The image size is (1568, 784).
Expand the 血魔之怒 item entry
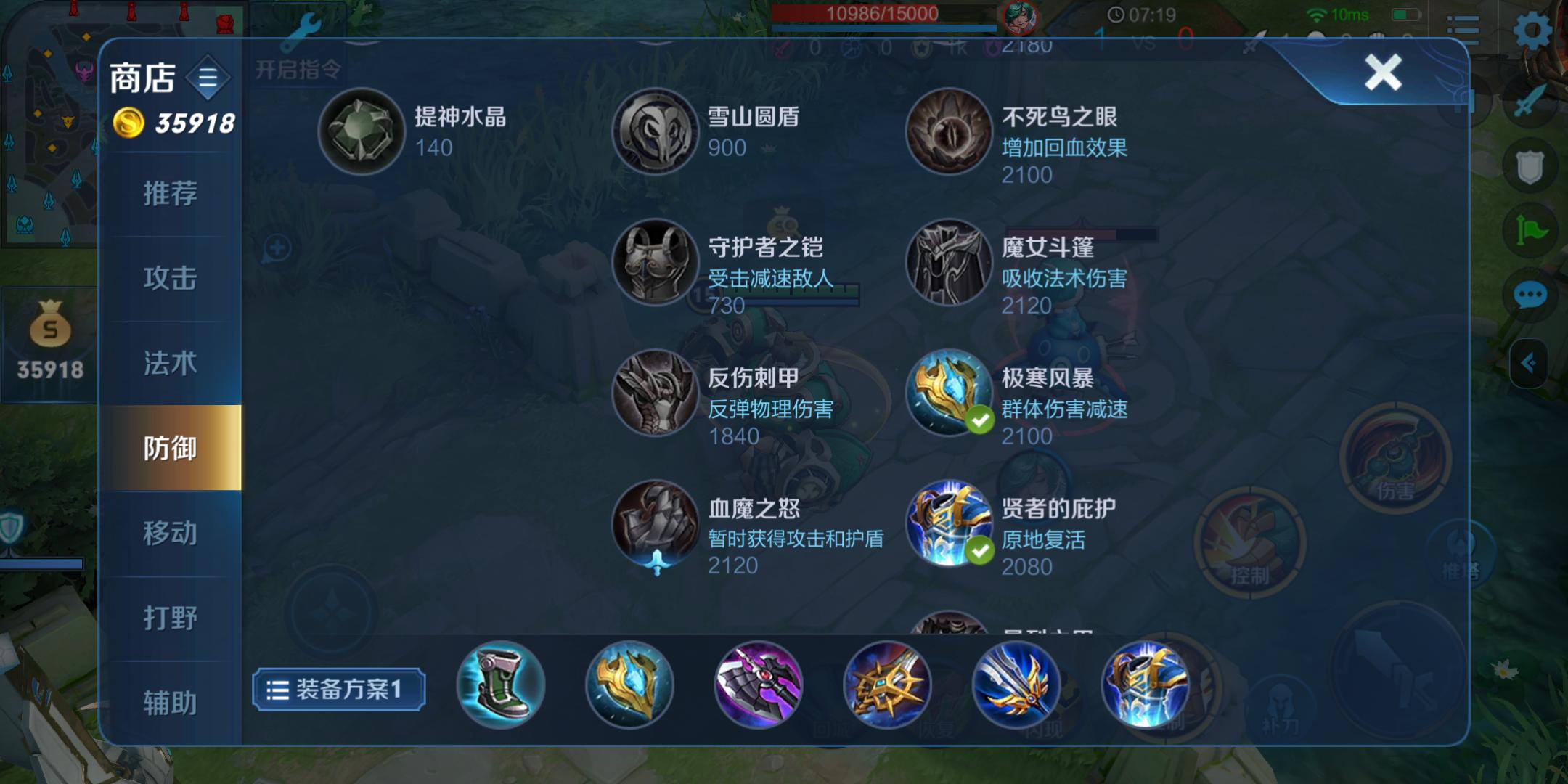[x=656, y=524]
